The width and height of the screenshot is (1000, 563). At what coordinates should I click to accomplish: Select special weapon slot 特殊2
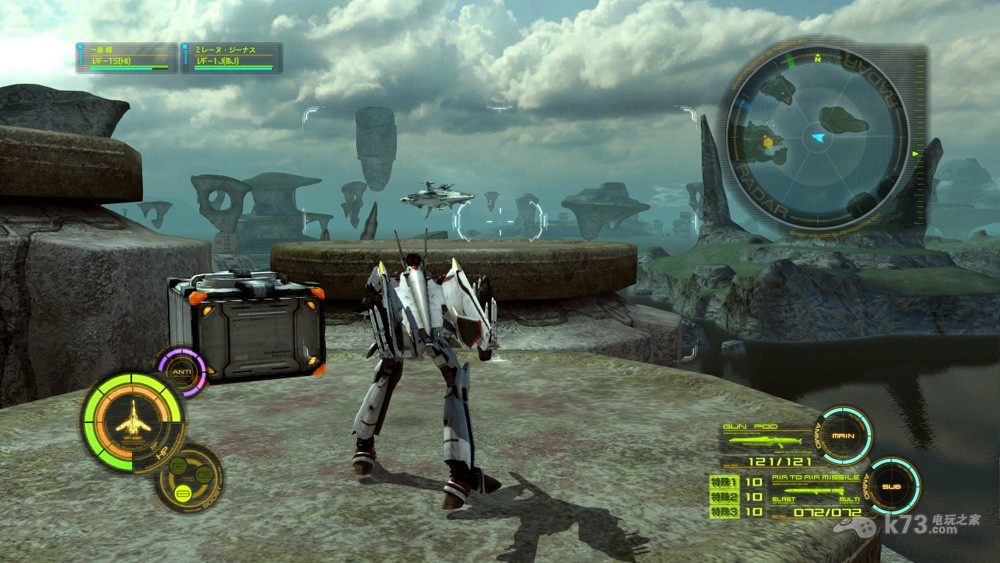click(722, 496)
